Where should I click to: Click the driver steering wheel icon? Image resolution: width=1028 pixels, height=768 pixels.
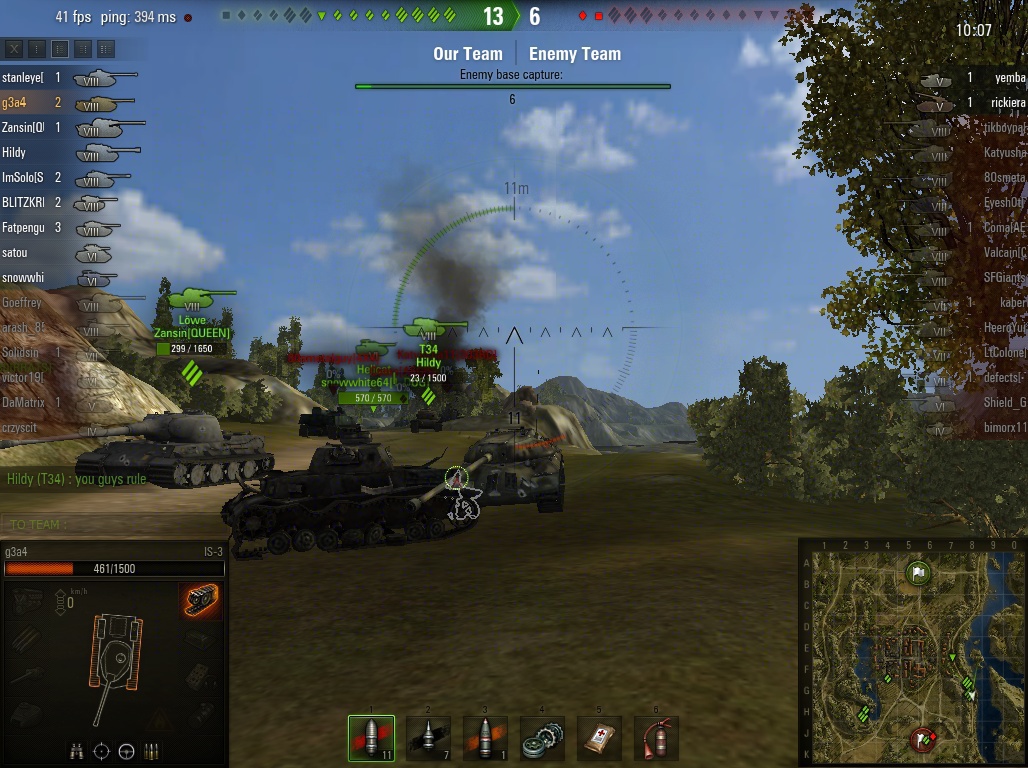127,751
